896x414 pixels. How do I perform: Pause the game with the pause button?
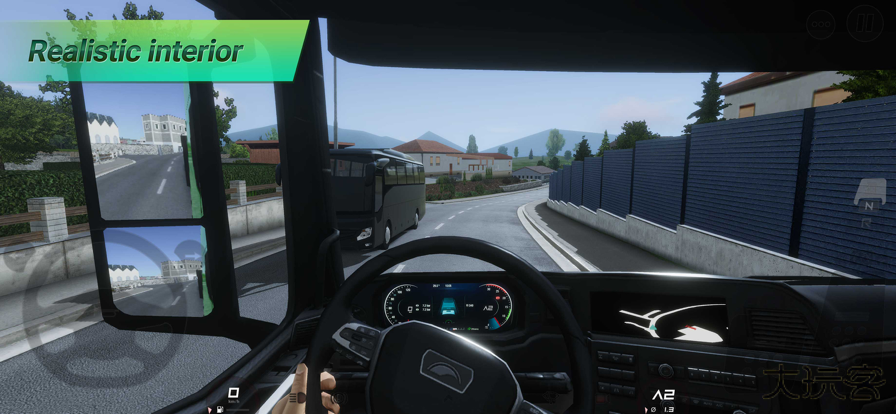pos(864,24)
